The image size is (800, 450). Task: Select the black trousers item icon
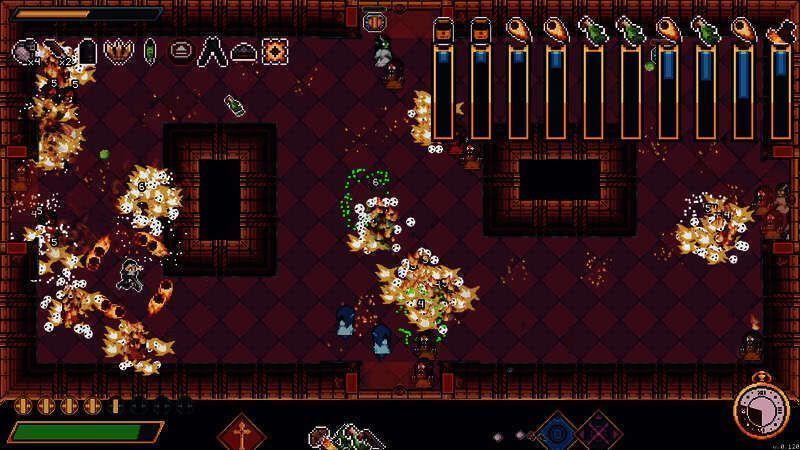pyautogui.click(x=213, y=50)
